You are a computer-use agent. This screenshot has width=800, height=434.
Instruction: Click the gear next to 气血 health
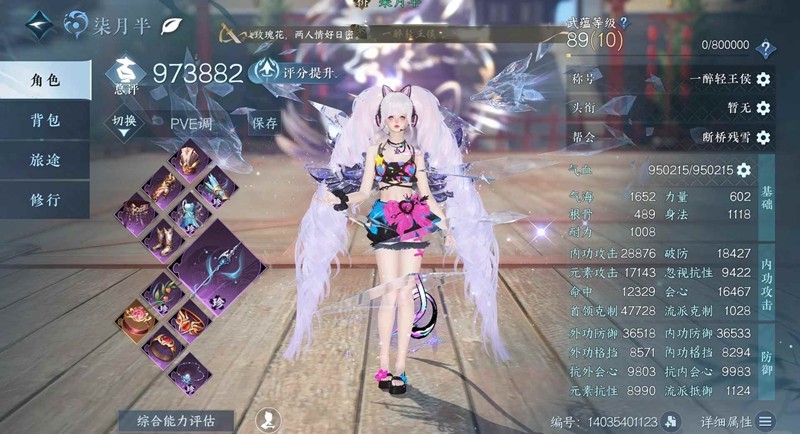(744, 170)
